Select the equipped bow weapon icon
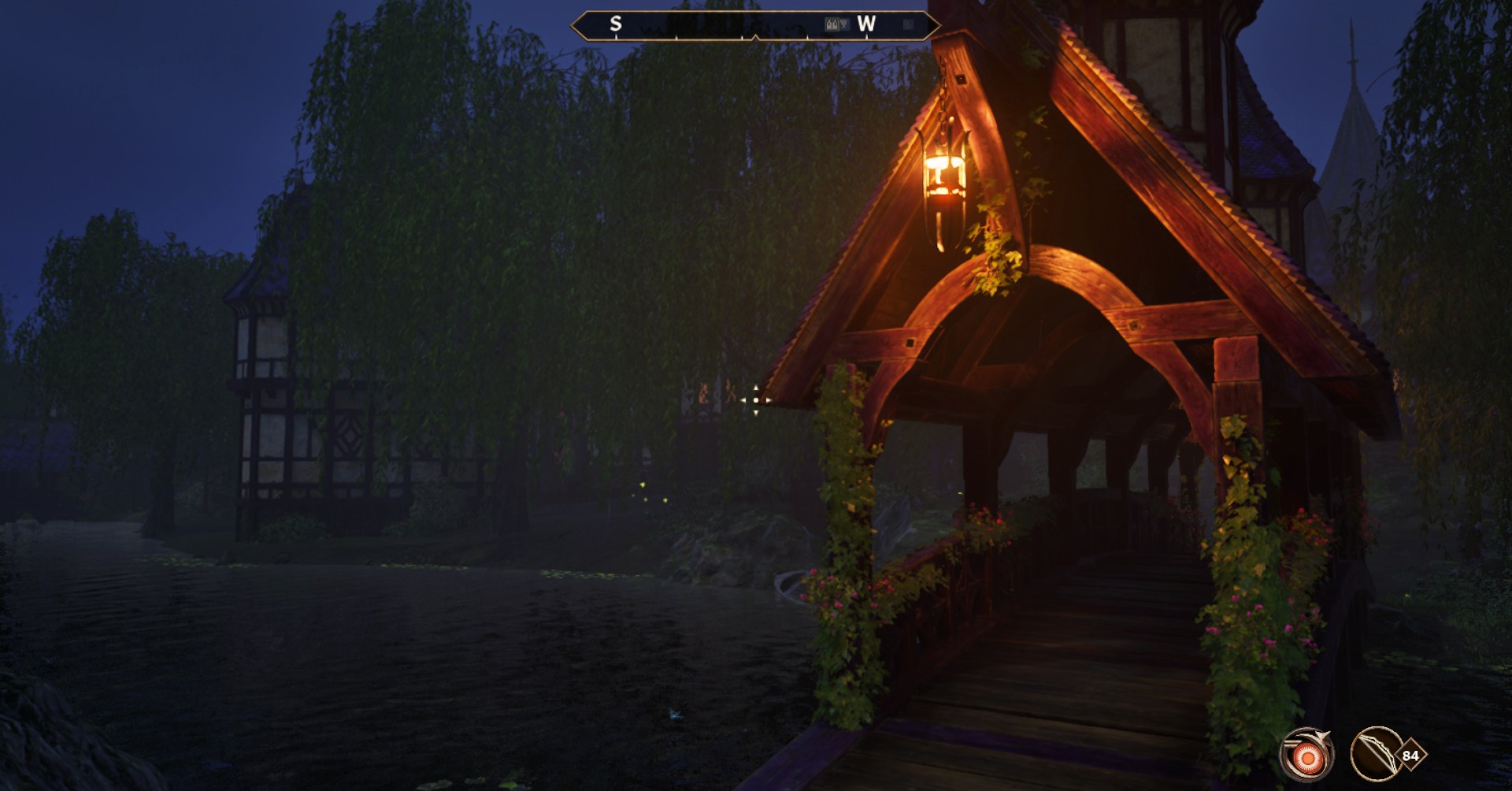The width and height of the screenshot is (1512, 791). pyautogui.click(x=1377, y=755)
